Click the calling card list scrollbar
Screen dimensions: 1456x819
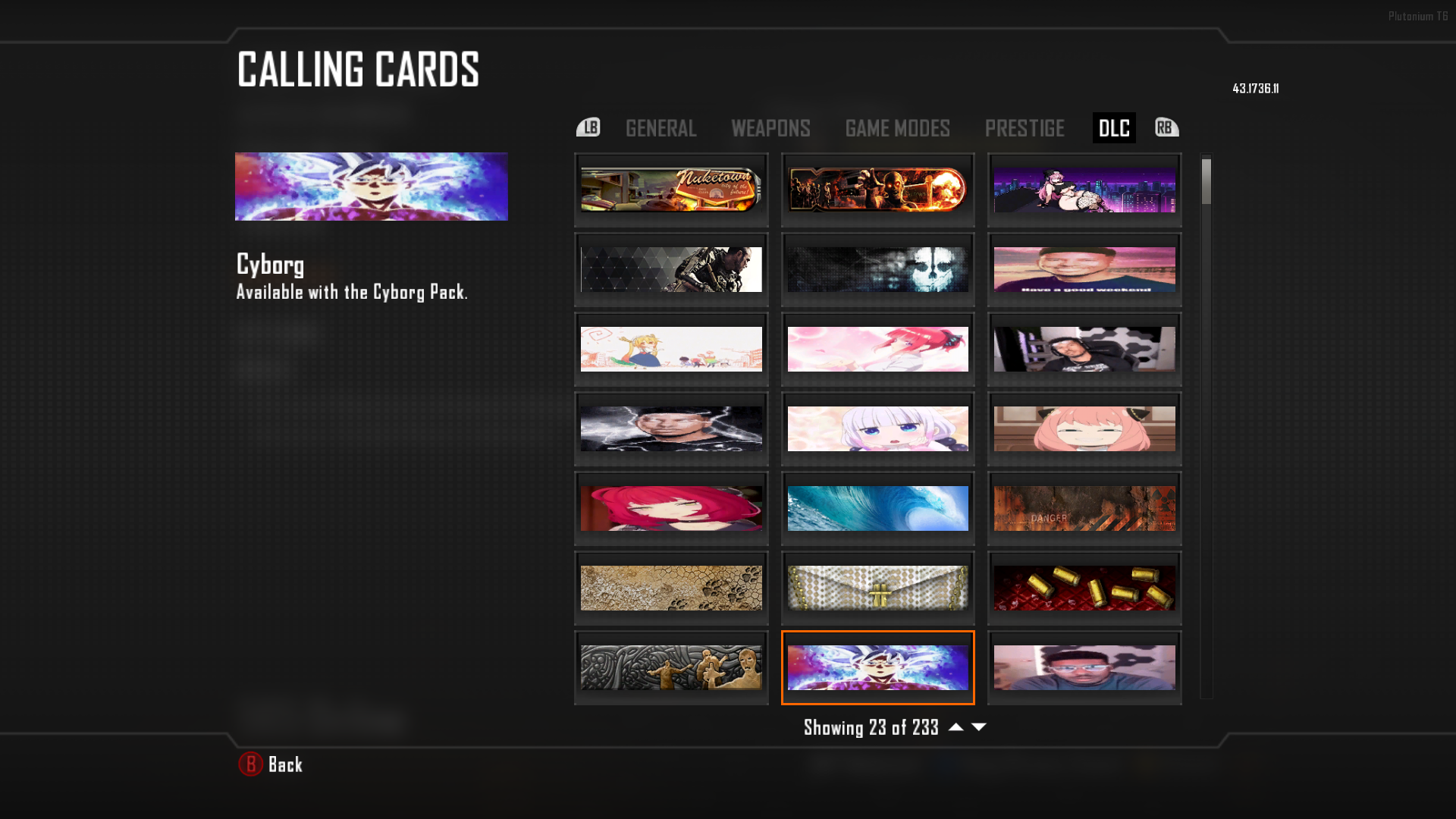(1206, 425)
